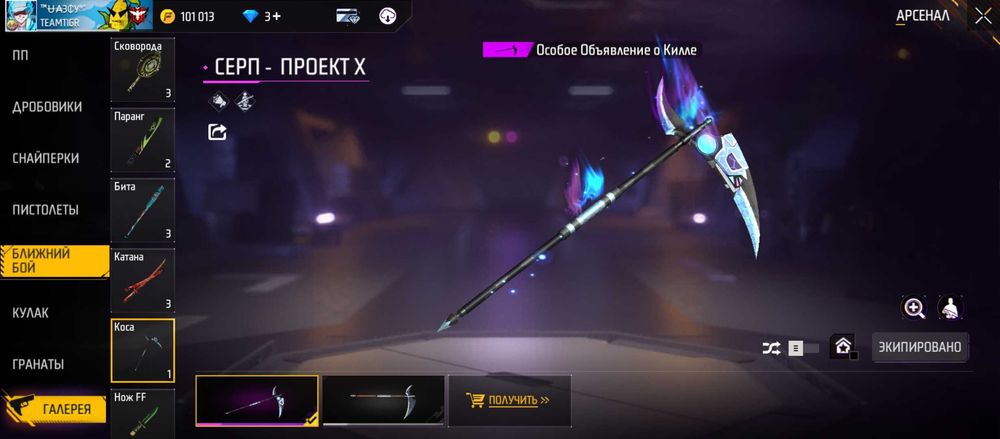This screenshot has width=1000, height=439.
Task: Open the Дробовики category
Action: (x=46, y=106)
